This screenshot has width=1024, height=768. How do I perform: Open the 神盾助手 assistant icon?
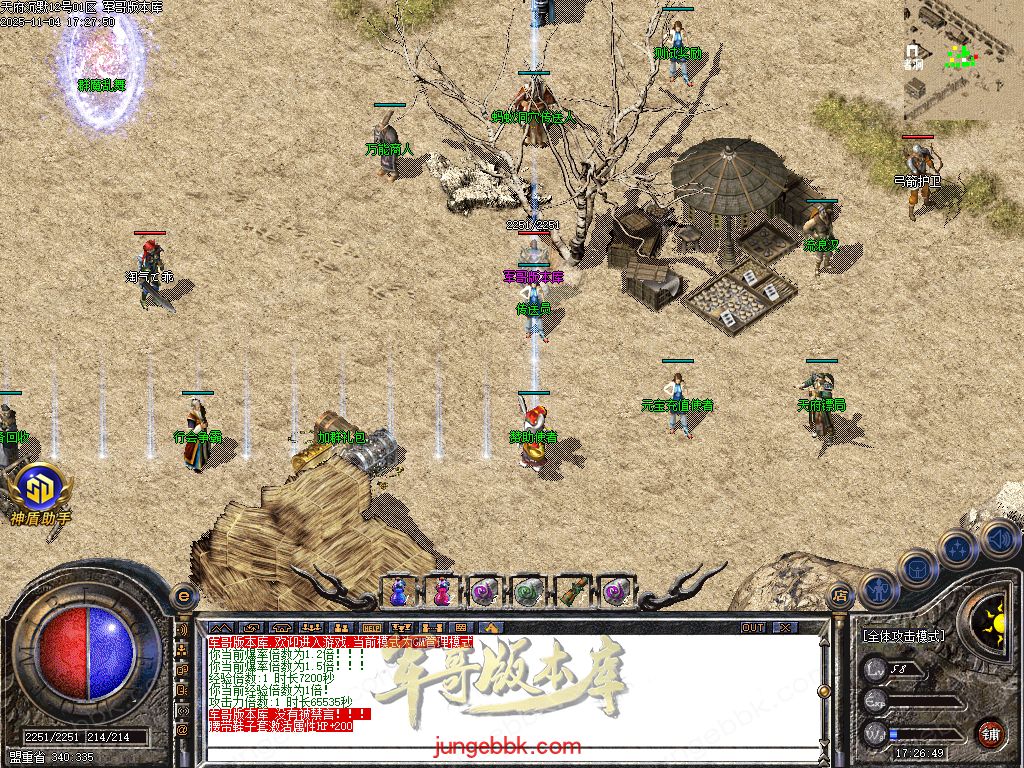[40, 488]
